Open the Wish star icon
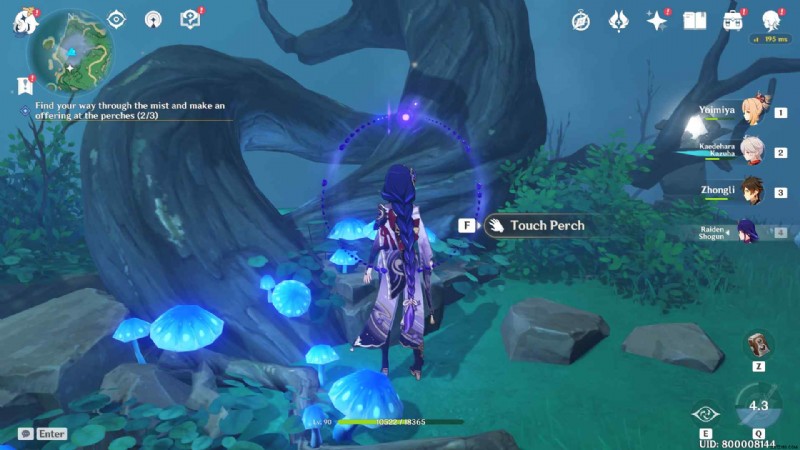 (x=656, y=20)
